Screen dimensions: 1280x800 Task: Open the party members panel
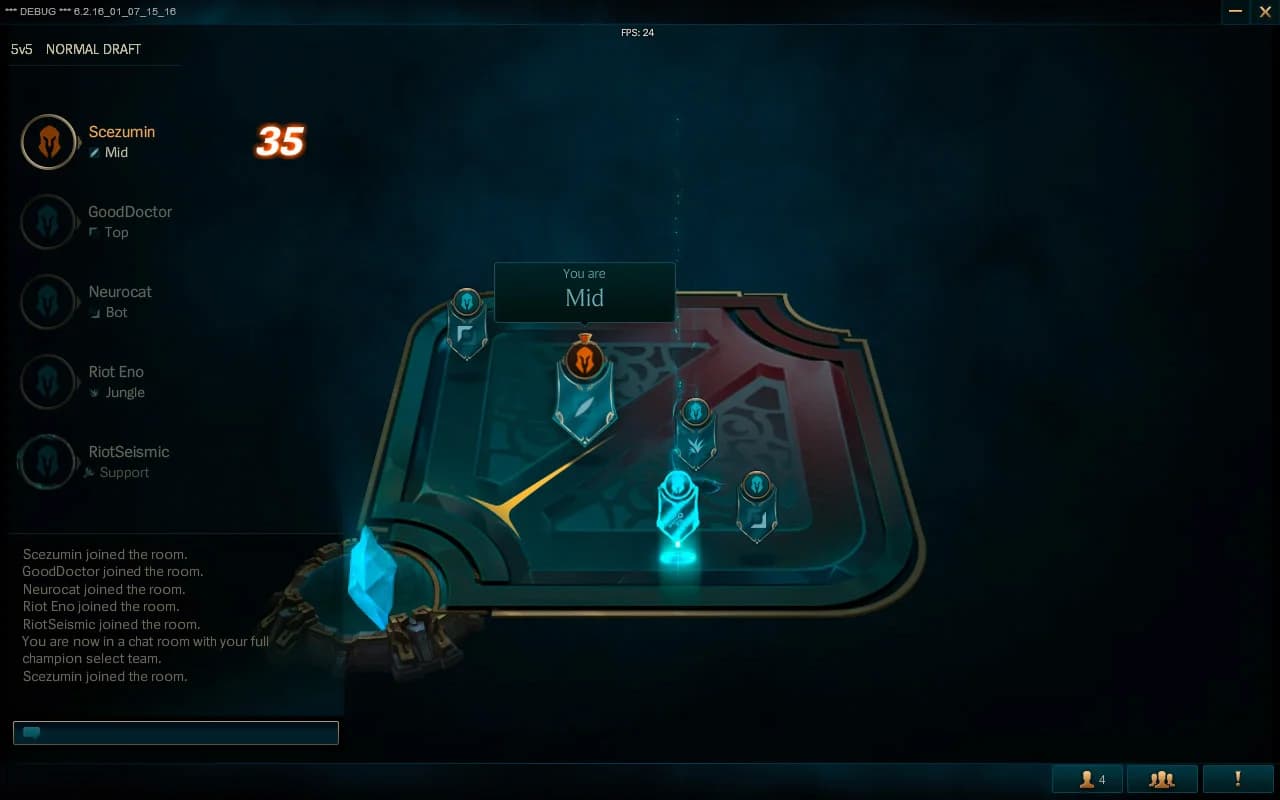(1161, 778)
